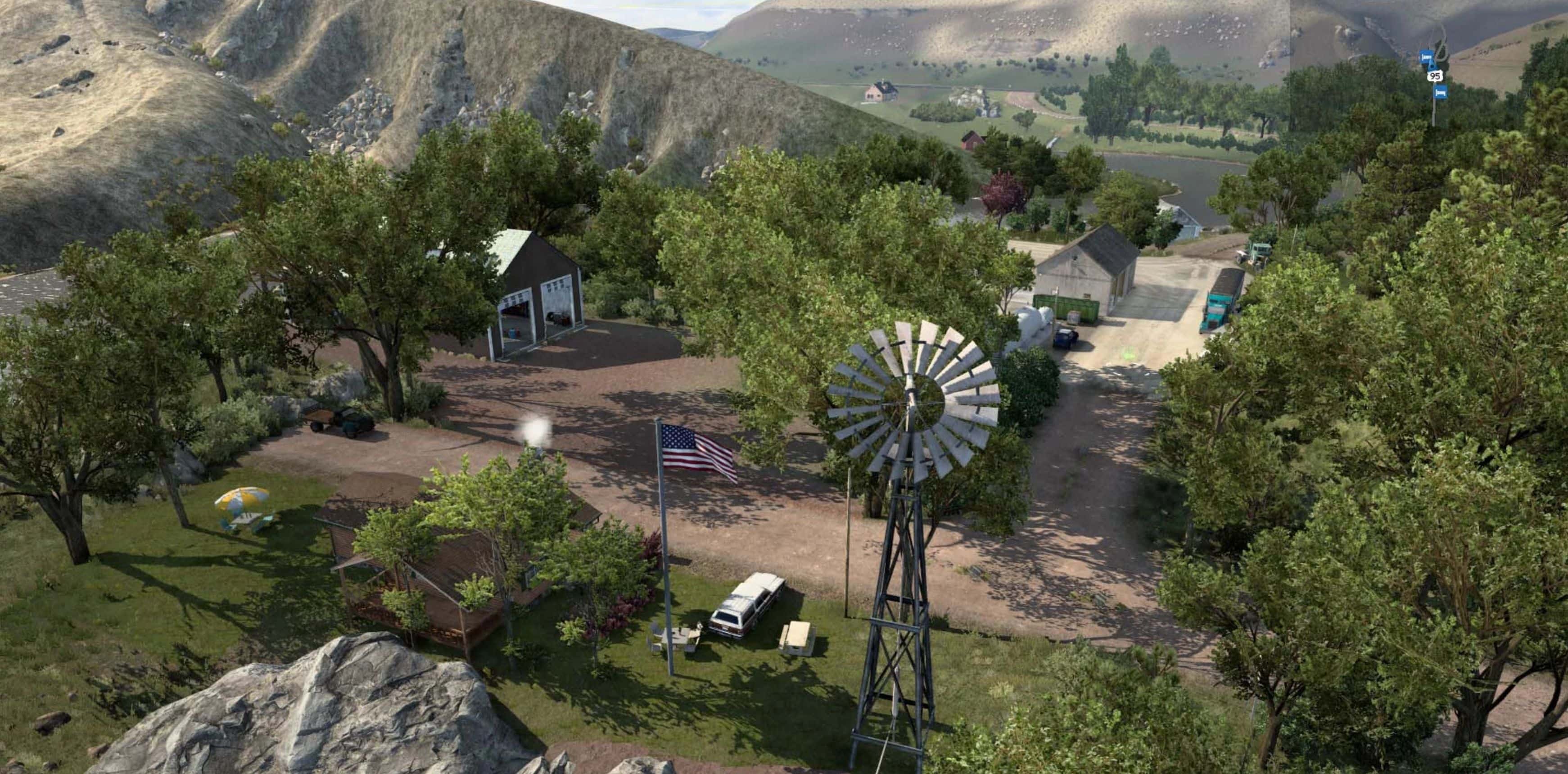Click the route 95 shield map marker
Viewport: 1568px width, 774px height.
pyautogui.click(x=1435, y=76)
